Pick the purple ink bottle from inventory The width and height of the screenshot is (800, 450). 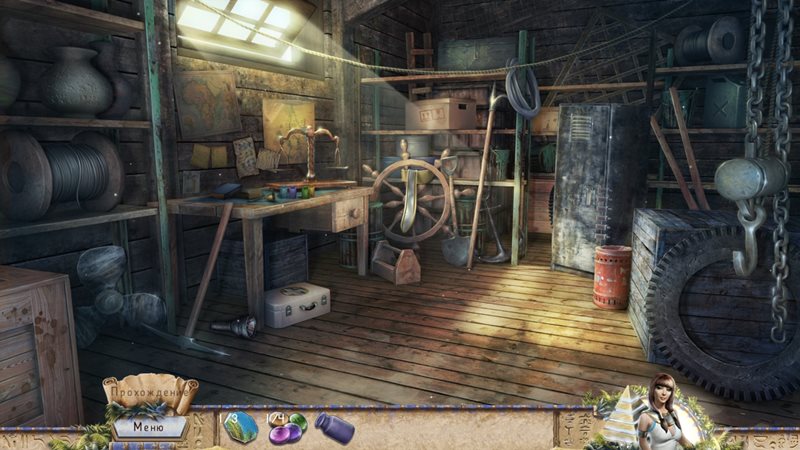pos(333,428)
